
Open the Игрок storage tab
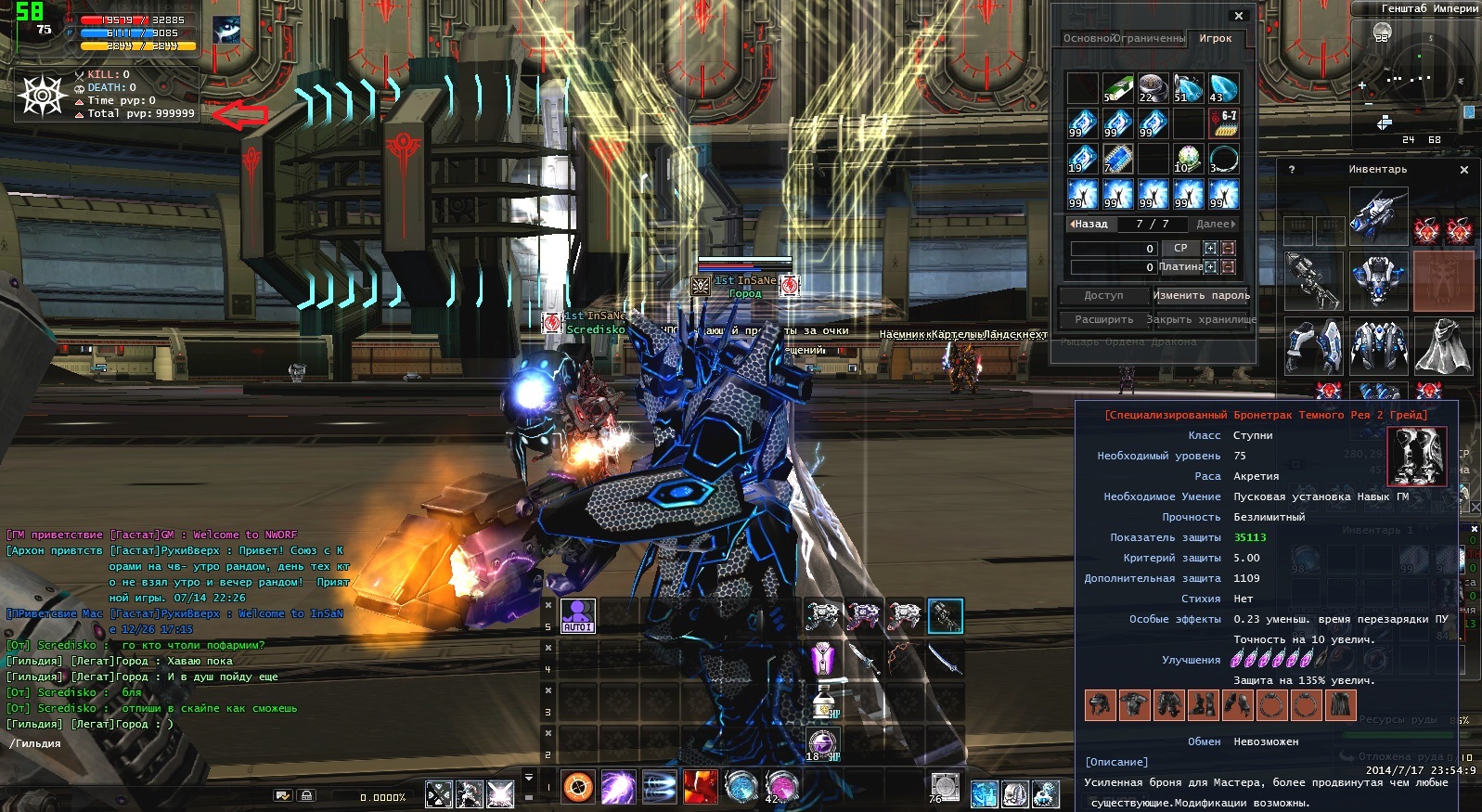tap(1215, 39)
